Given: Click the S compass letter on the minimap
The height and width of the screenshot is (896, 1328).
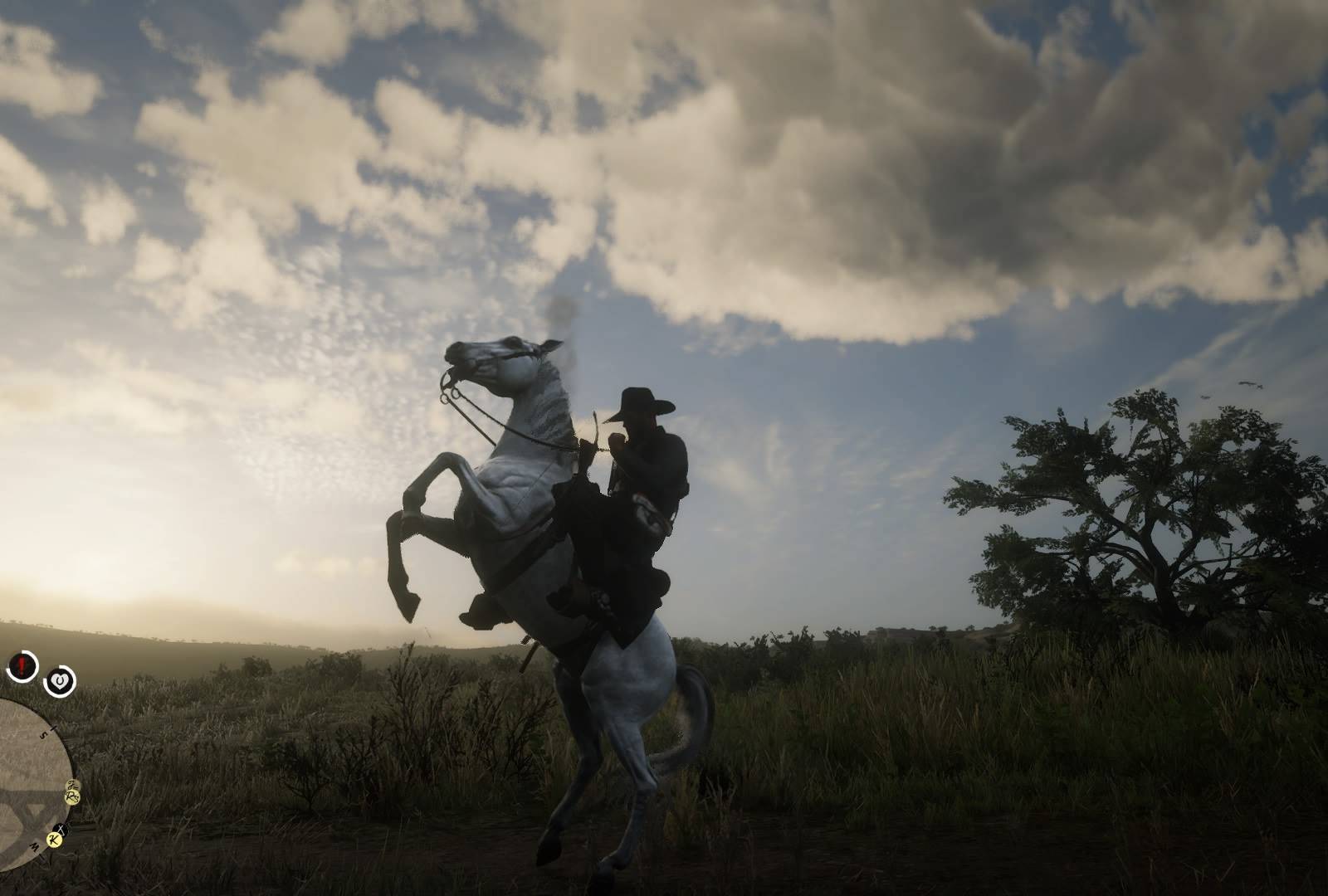Looking at the screenshot, I should pyautogui.click(x=45, y=734).
